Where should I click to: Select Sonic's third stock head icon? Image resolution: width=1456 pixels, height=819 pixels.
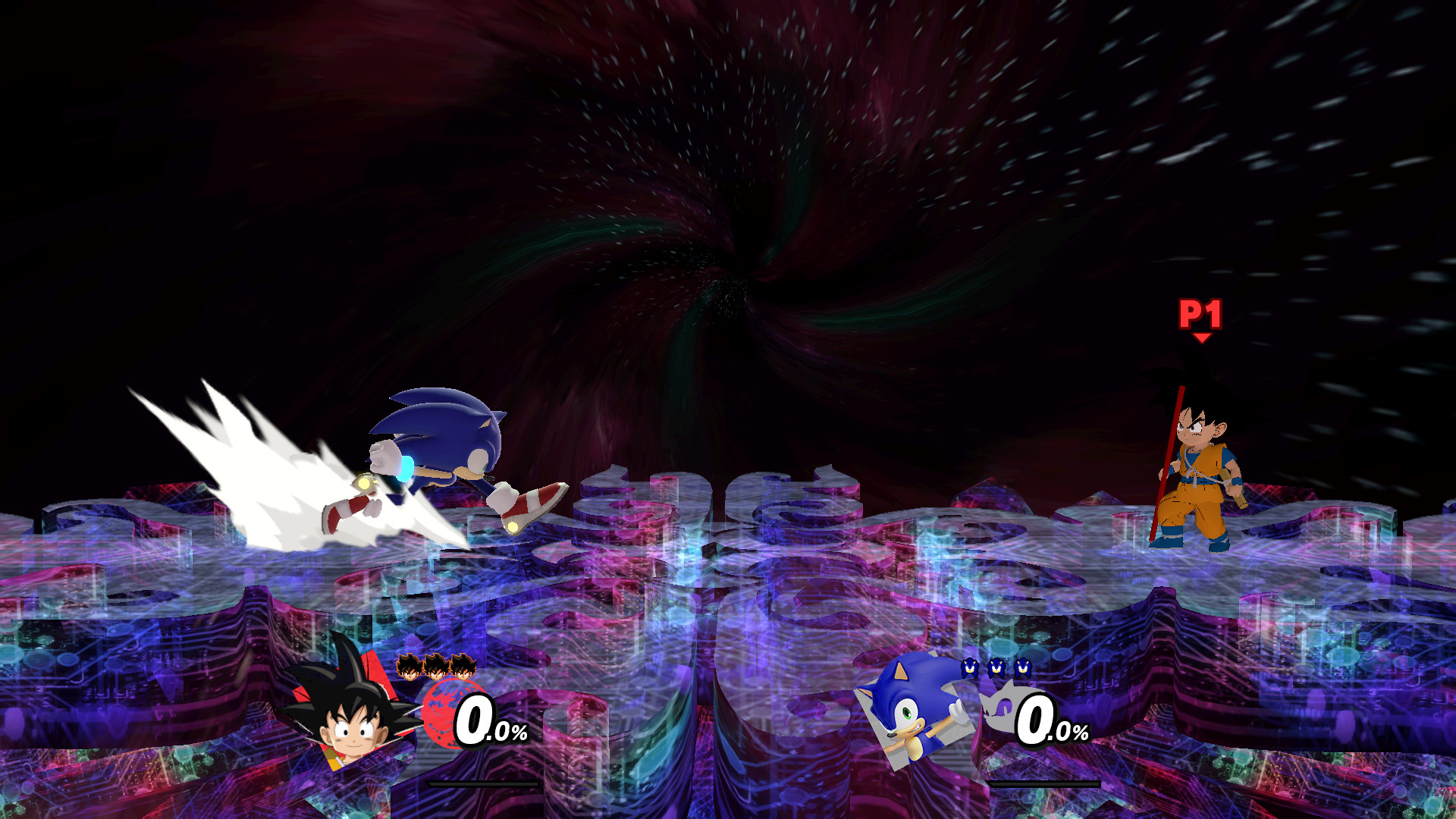tap(1024, 667)
